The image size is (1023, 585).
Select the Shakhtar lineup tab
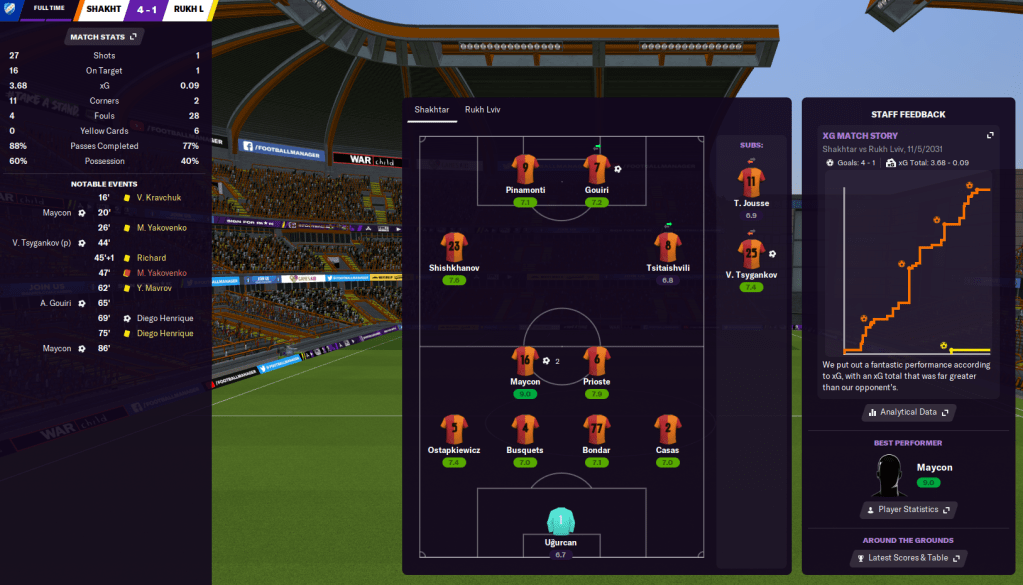click(433, 110)
